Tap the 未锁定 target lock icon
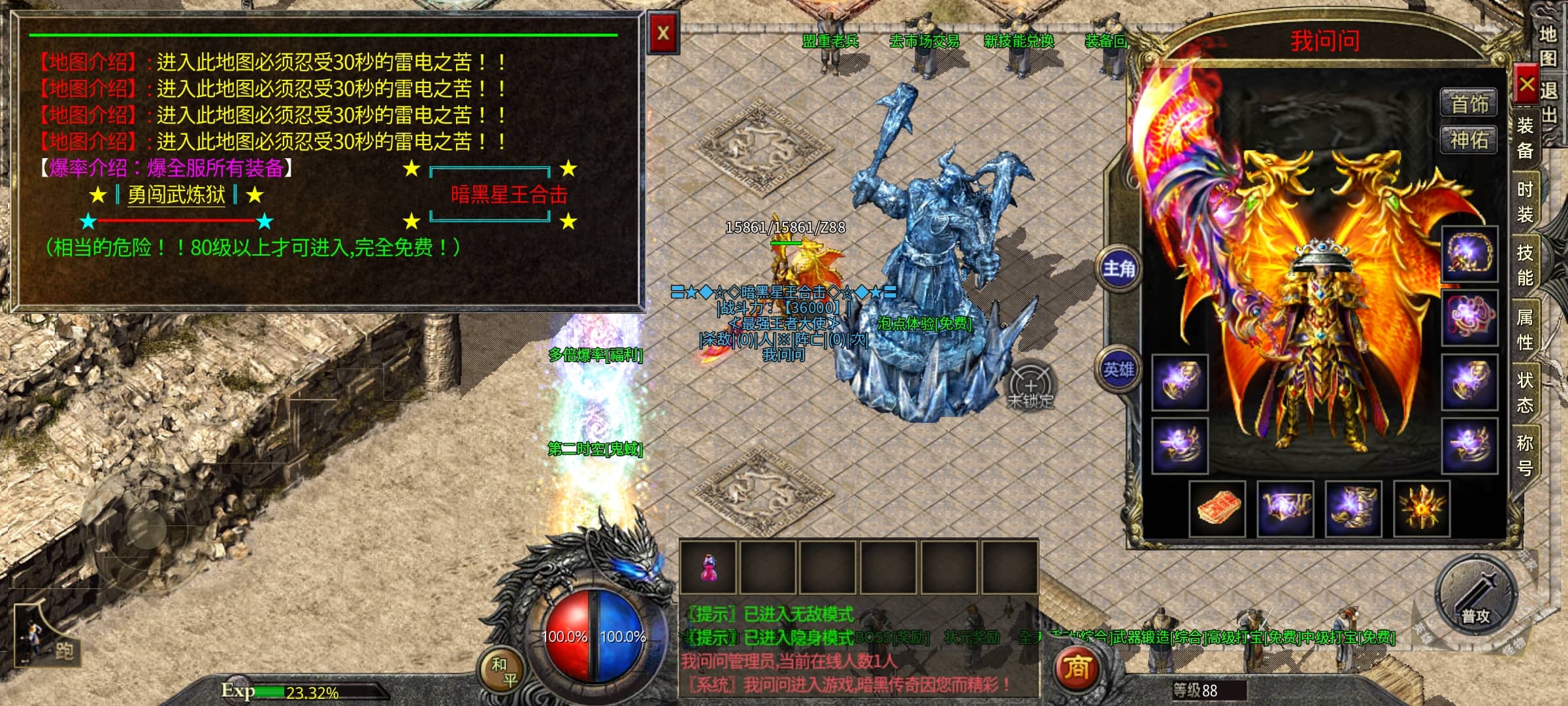 pyautogui.click(x=1030, y=388)
